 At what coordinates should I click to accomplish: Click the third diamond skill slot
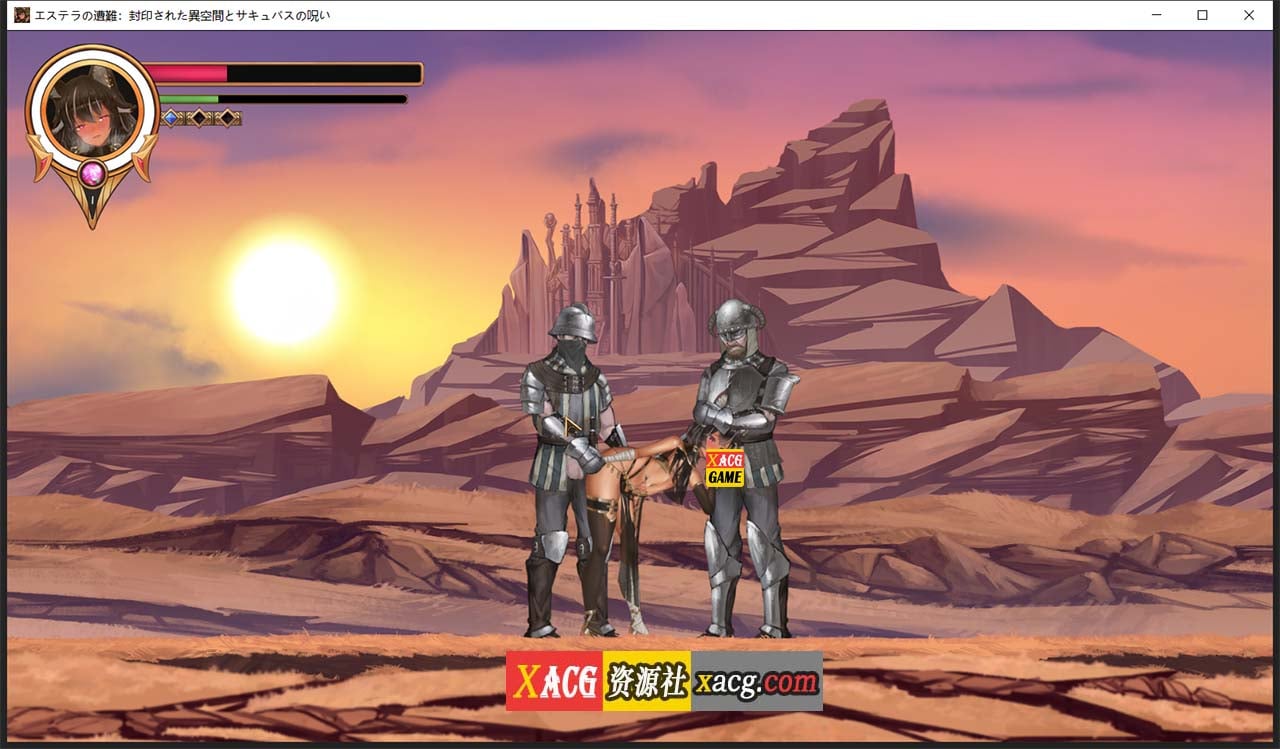228,118
